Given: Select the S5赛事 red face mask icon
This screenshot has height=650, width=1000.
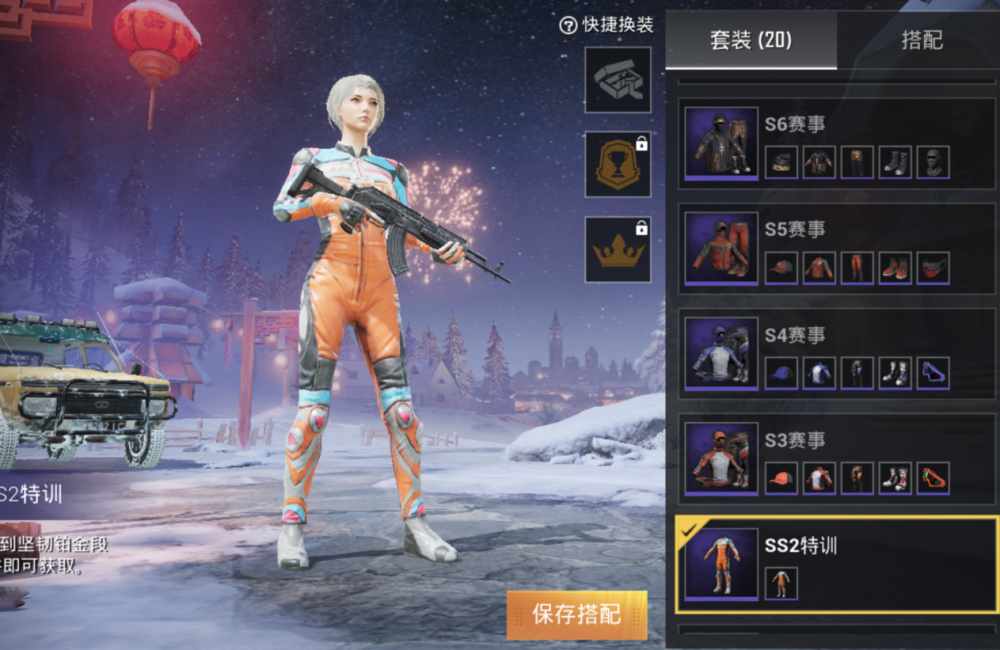Looking at the screenshot, I should [933, 268].
